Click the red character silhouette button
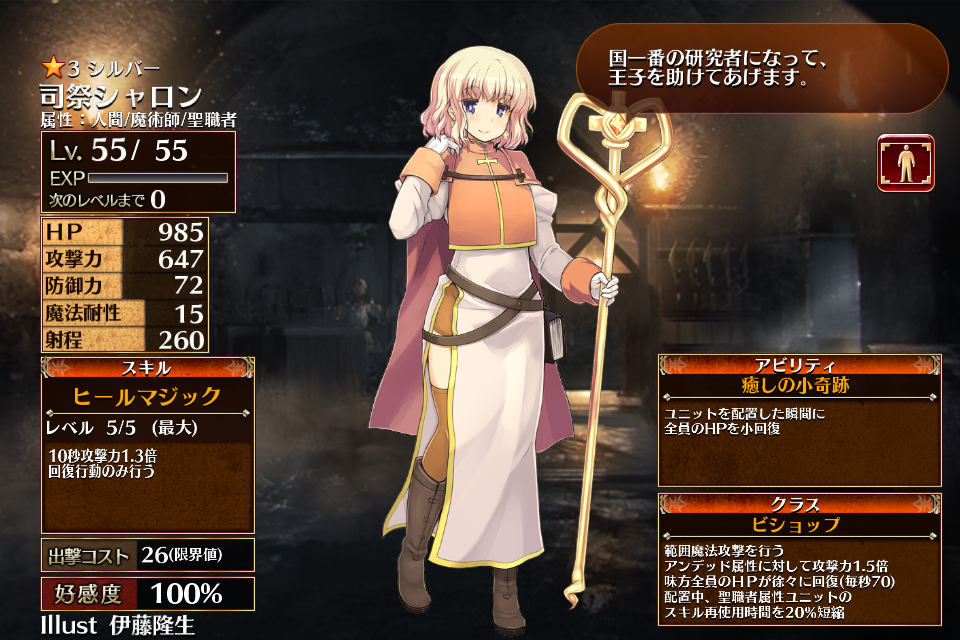Screen dimensions: 960x640 [x=905, y=163]
